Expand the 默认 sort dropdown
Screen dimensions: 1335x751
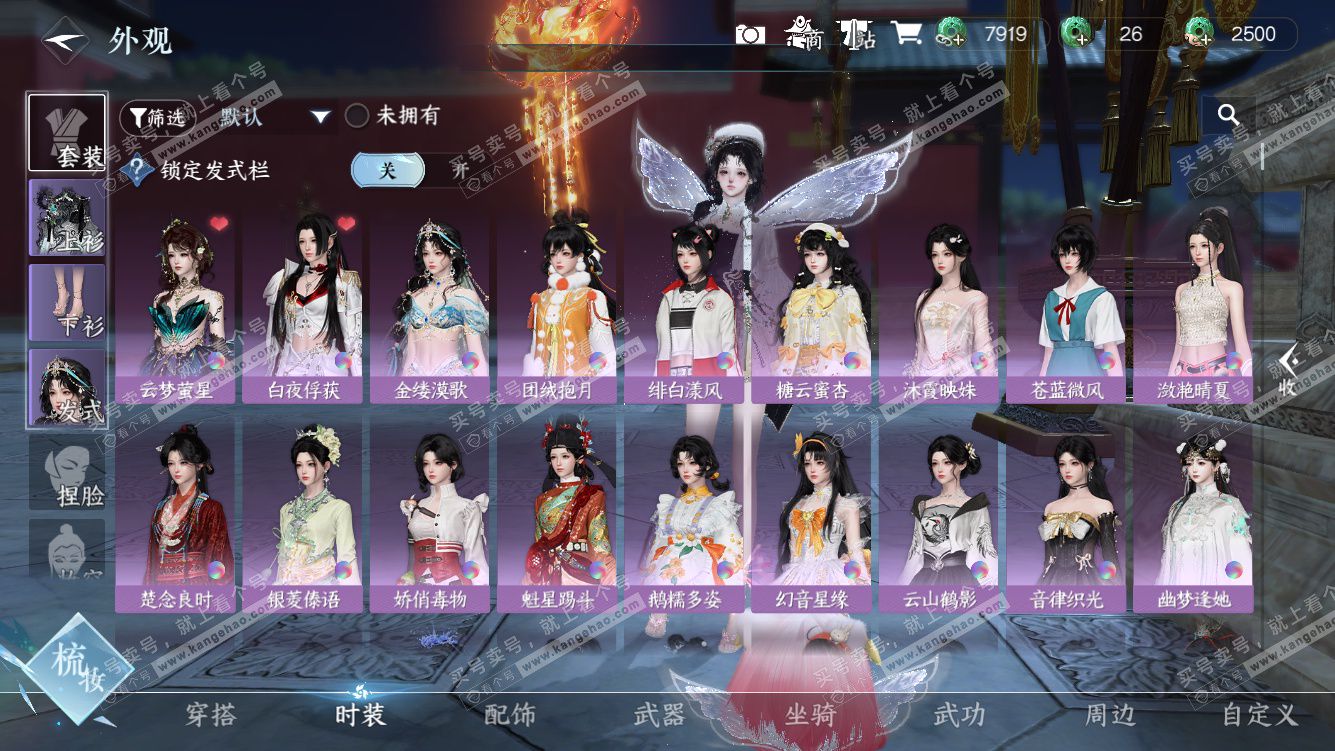[320, 117]
